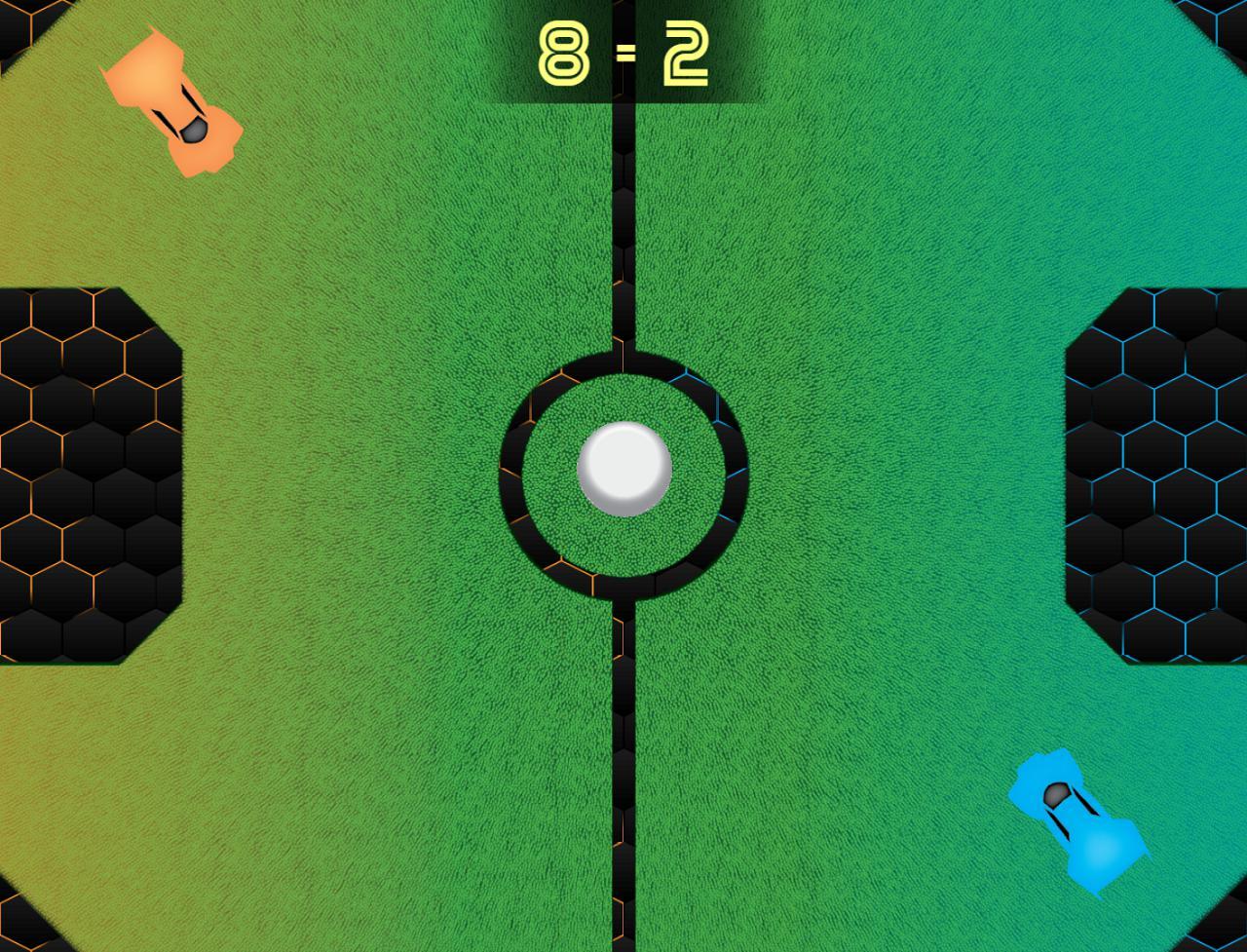Click the white soccer ball
The width and height of the screenshot is (1247, 952).
point(623,470)
